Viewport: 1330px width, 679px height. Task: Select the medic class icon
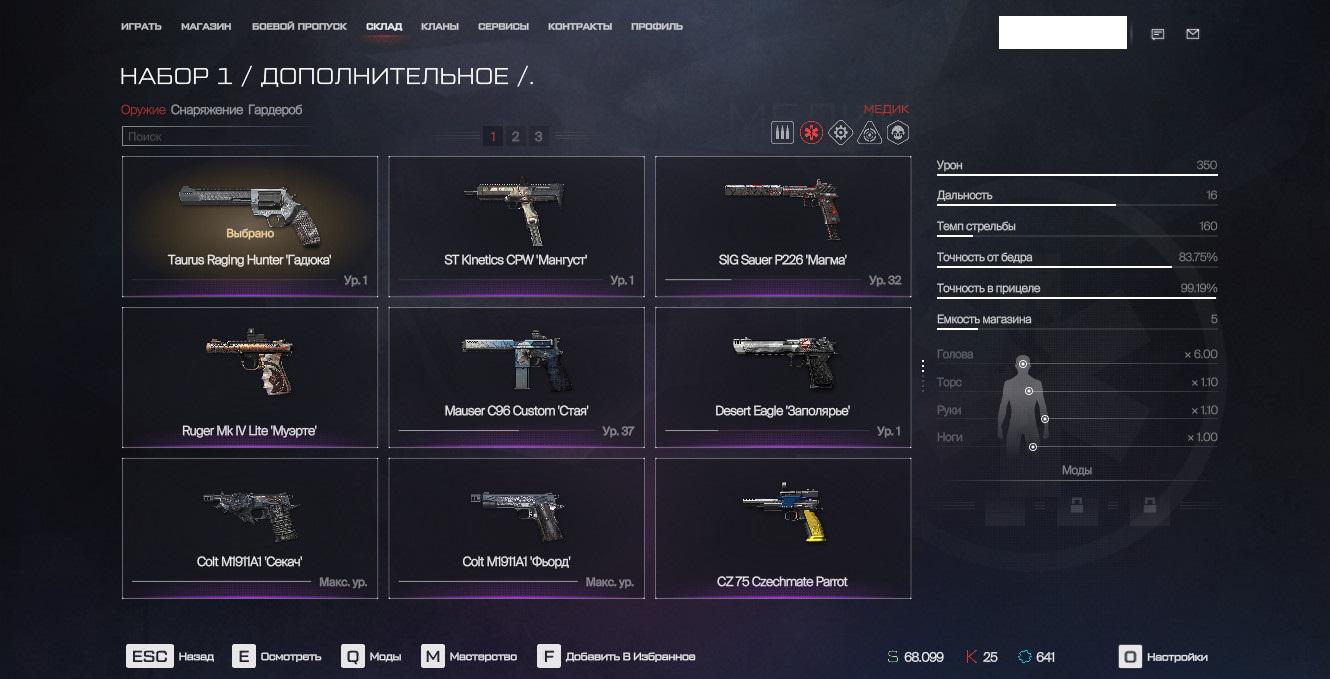pos(811,133)
